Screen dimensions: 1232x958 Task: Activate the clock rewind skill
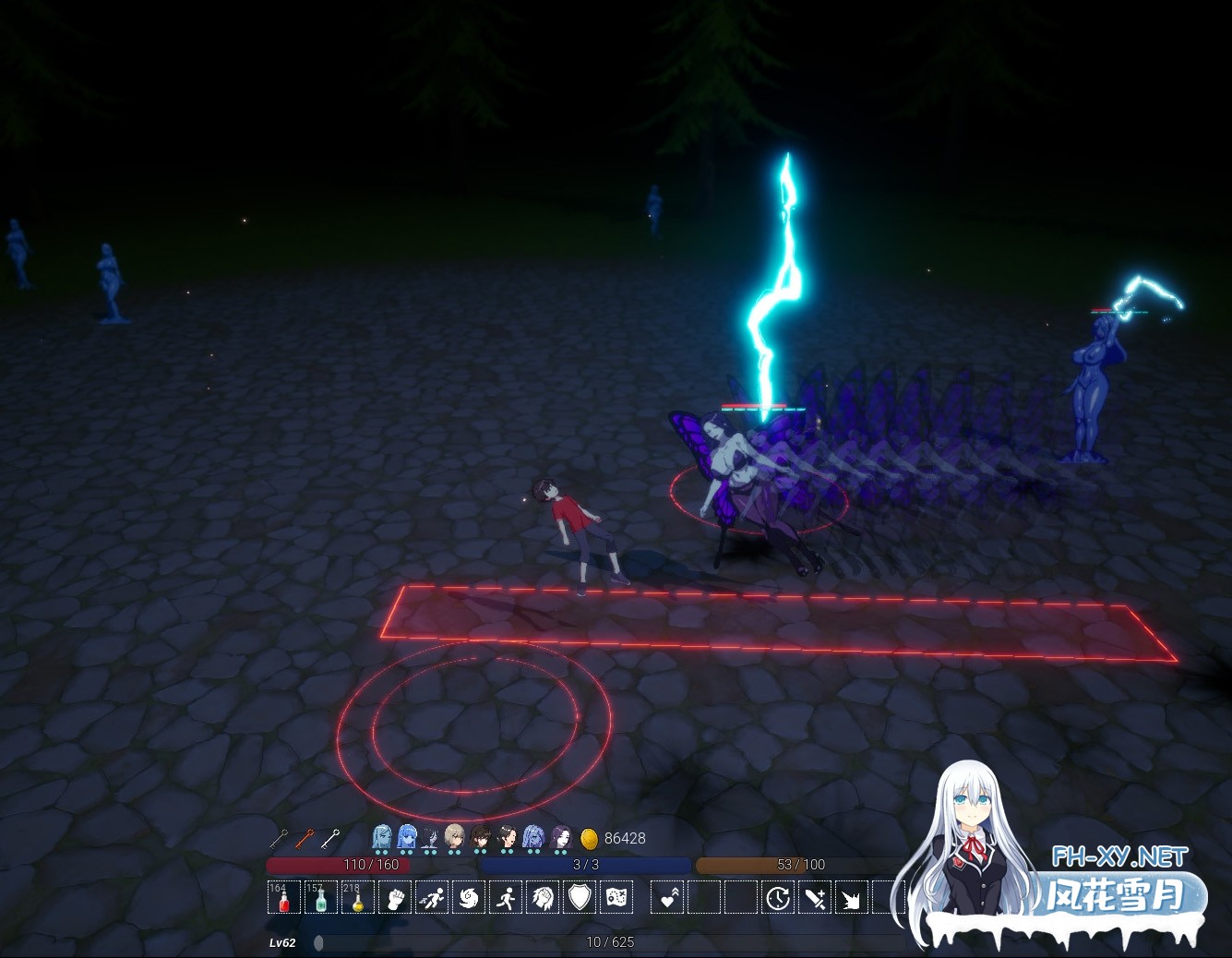click(x=778, y=897)
